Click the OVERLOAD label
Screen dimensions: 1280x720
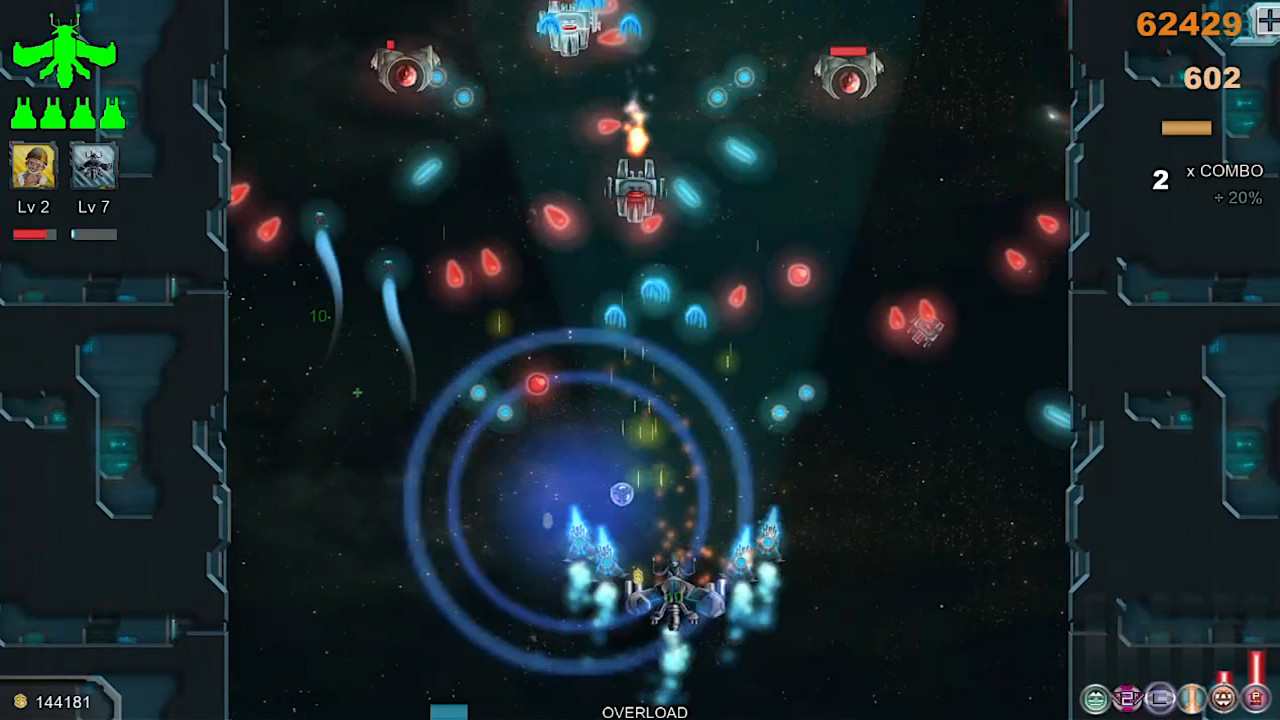tap(644, 712)
